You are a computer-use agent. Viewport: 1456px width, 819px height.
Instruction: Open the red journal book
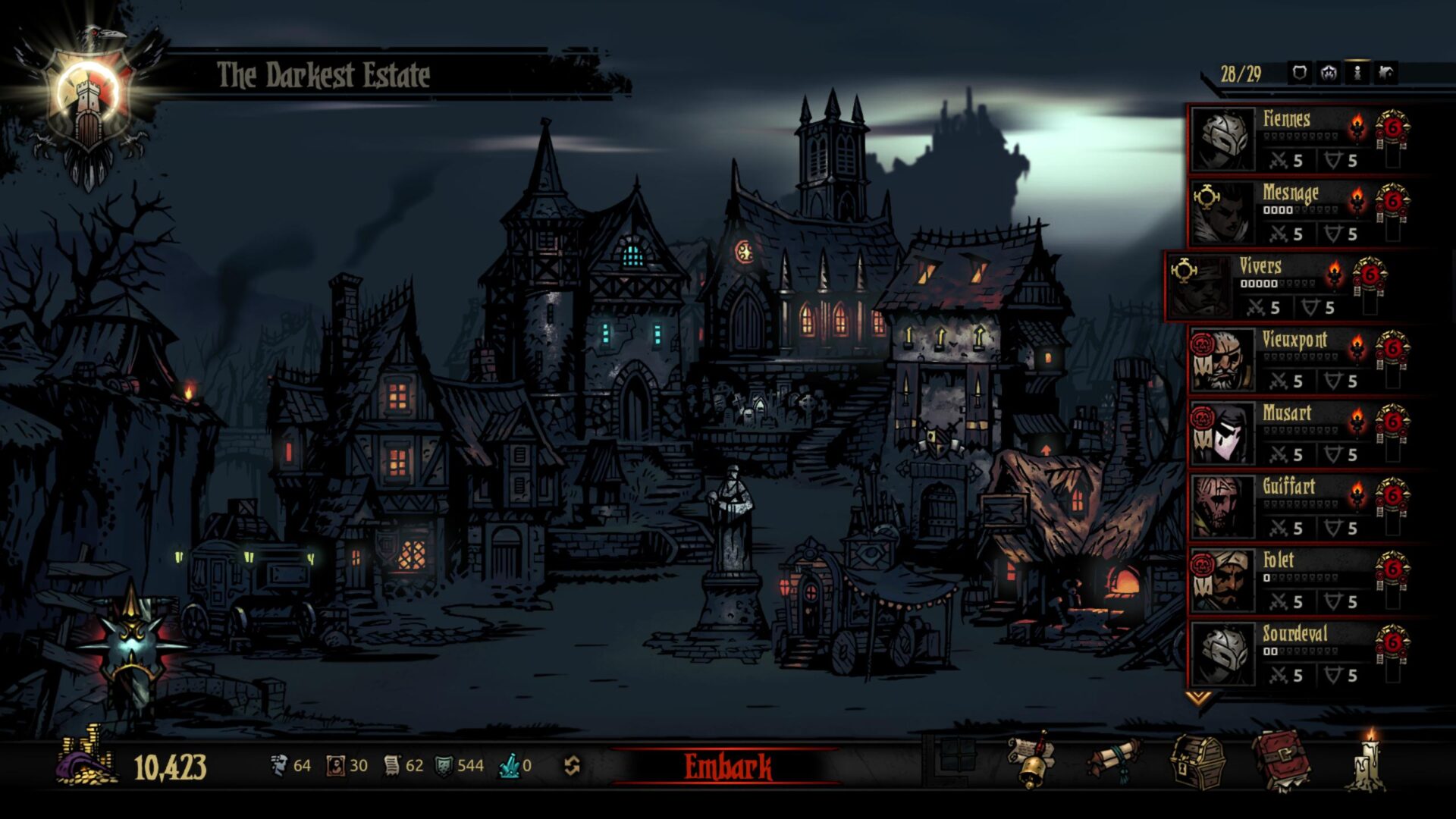click(x=1281, y=761)
